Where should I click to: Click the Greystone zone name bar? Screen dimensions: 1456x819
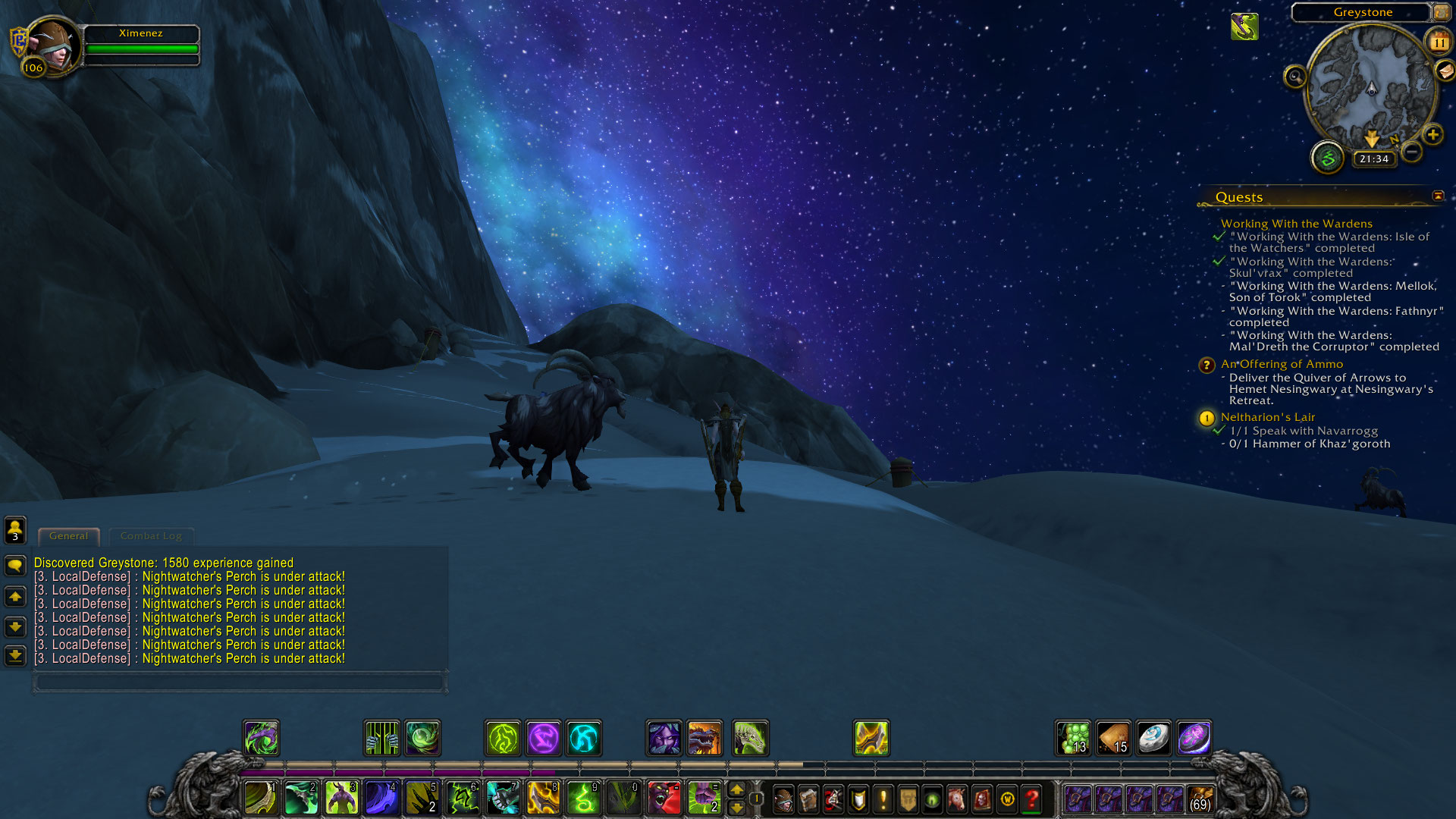[x=1362, y=12]
